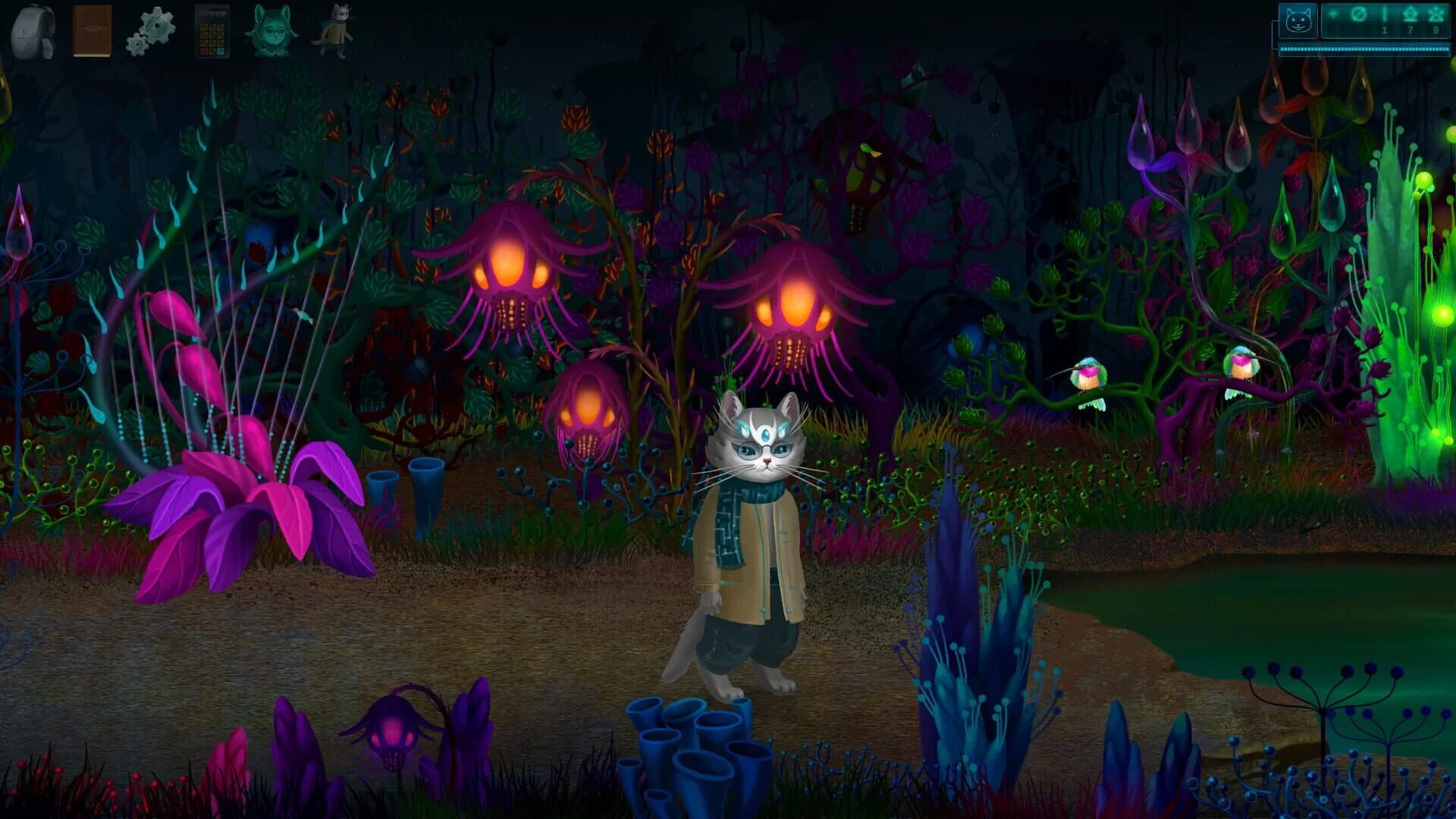The width and height of the screenshot is (1456, 819).
Task: Click the crossed circle stat icon
Action: tap(1358, 14)
